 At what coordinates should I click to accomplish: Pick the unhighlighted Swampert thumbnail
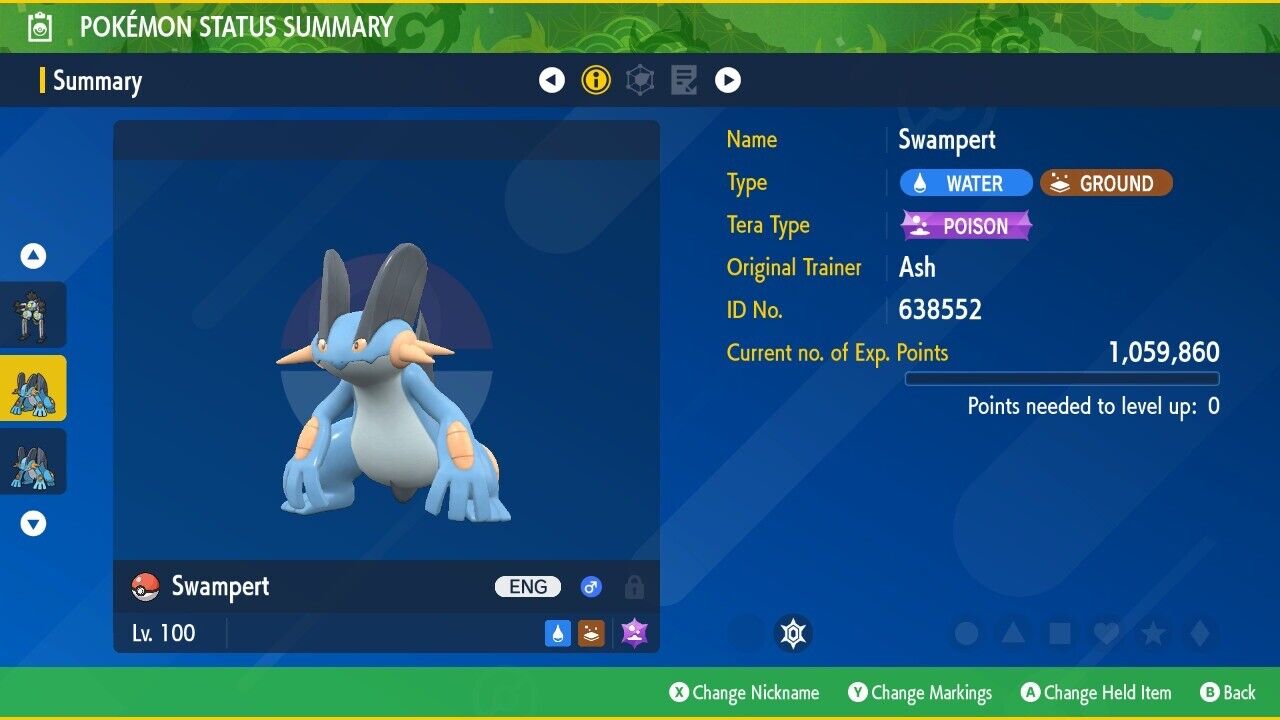click(x=33, y=461)
